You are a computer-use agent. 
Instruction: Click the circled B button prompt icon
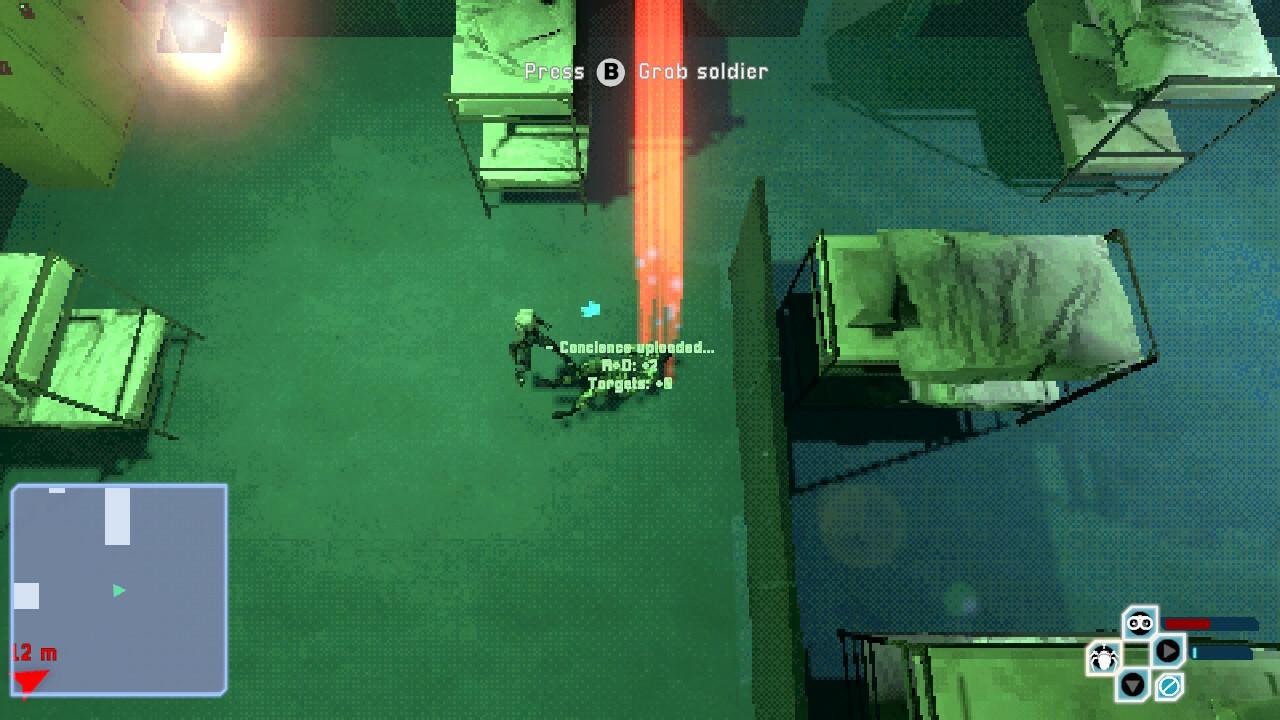click(x=610, y=72)
